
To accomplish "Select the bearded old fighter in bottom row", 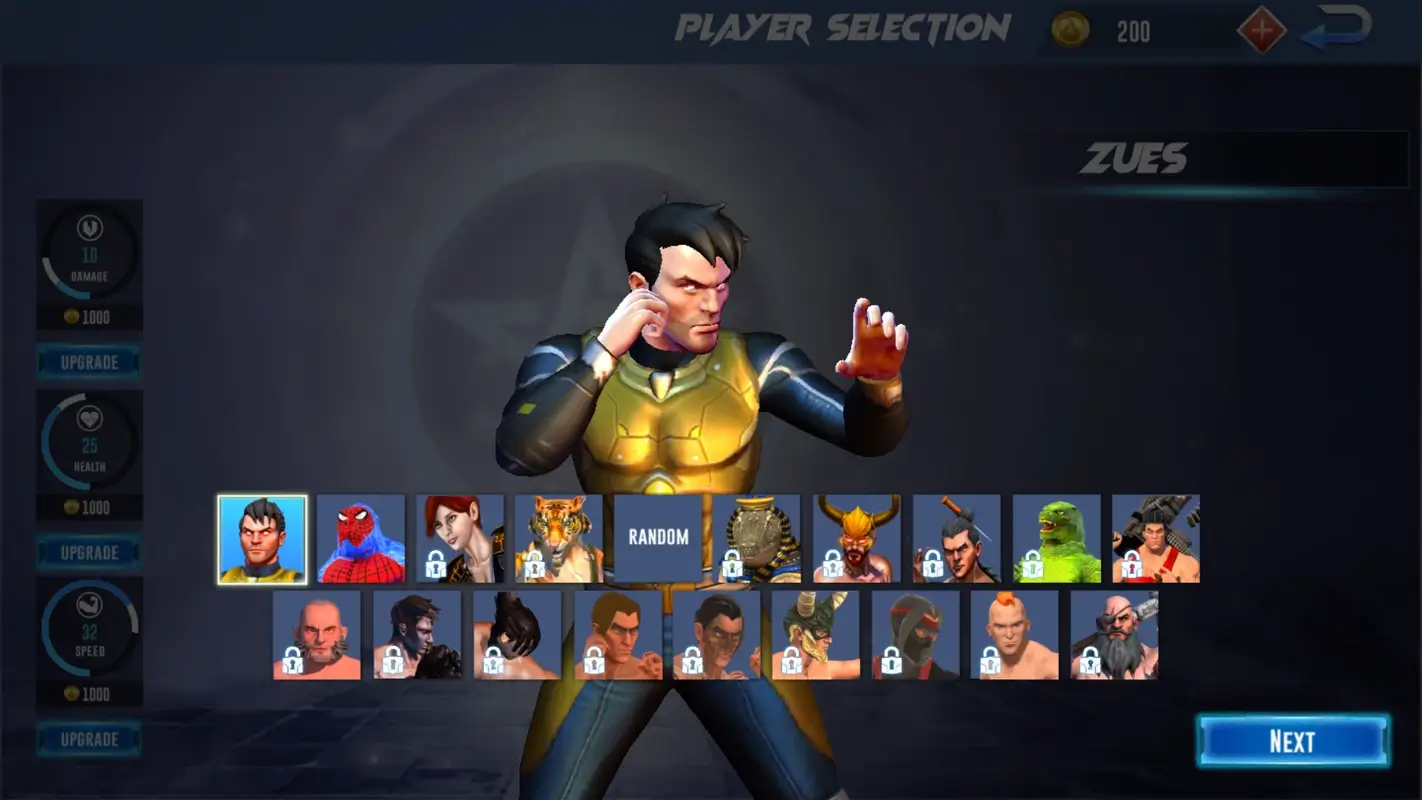I will [x=1114, y=635].
